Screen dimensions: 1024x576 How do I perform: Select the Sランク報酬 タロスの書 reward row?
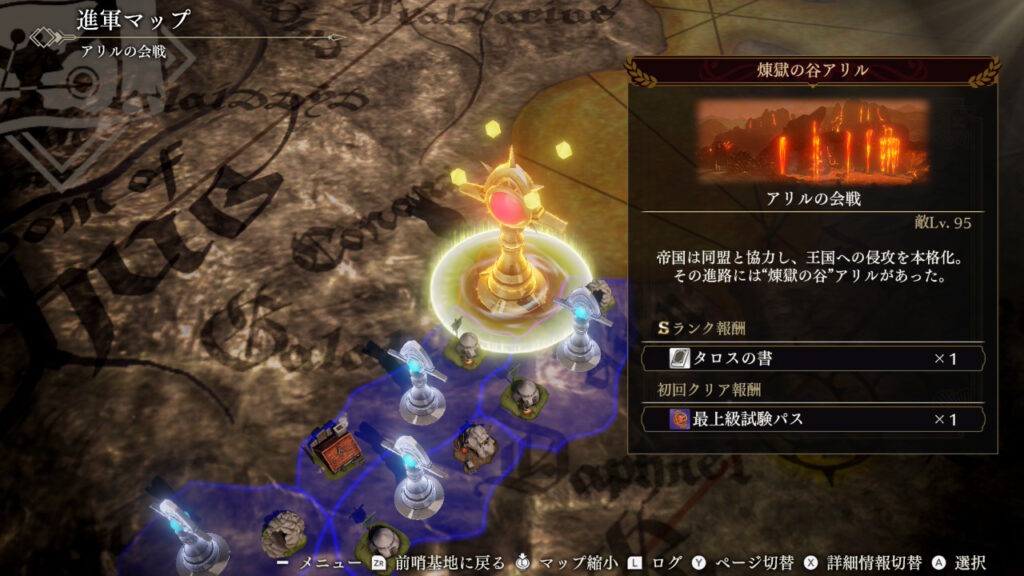coord(812,358)
